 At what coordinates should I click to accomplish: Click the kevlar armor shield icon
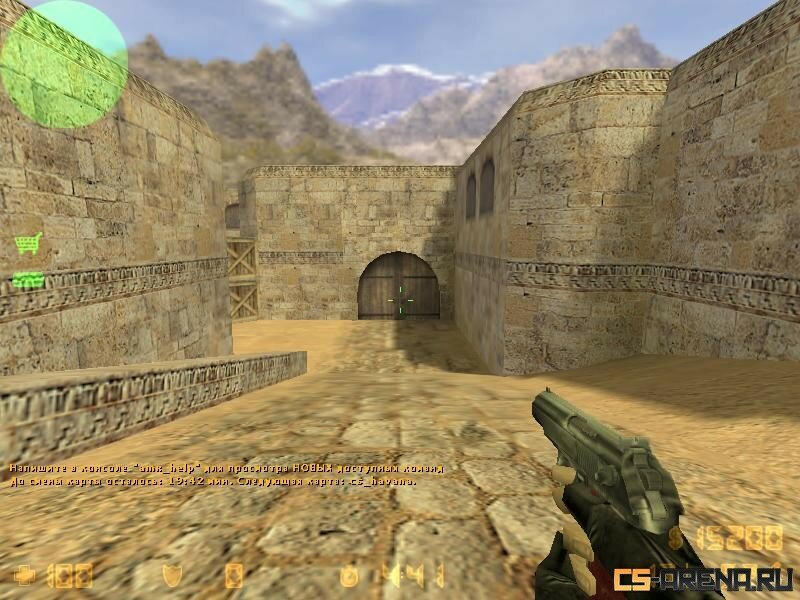point(173,574)
